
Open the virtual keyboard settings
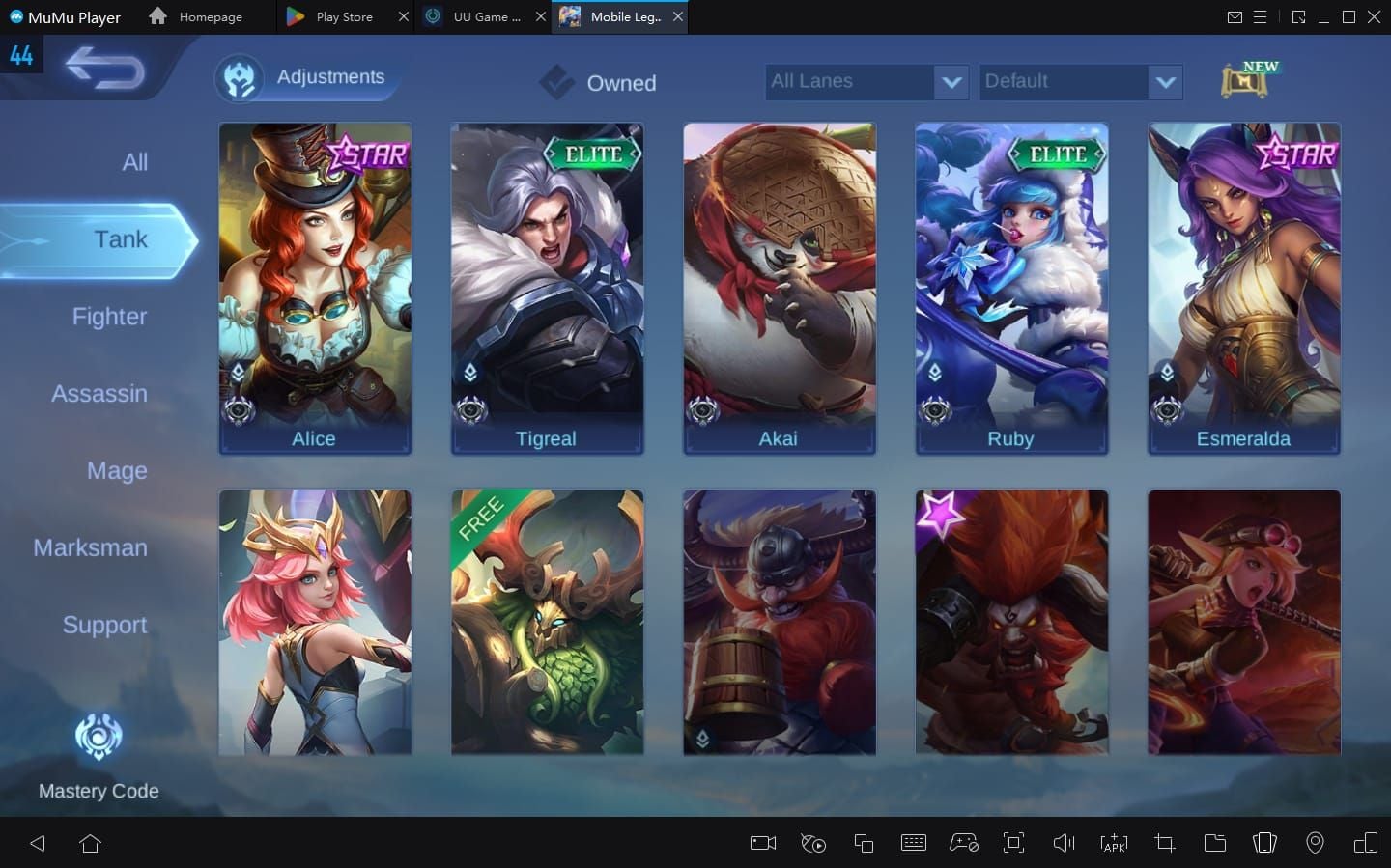[914, 843]
